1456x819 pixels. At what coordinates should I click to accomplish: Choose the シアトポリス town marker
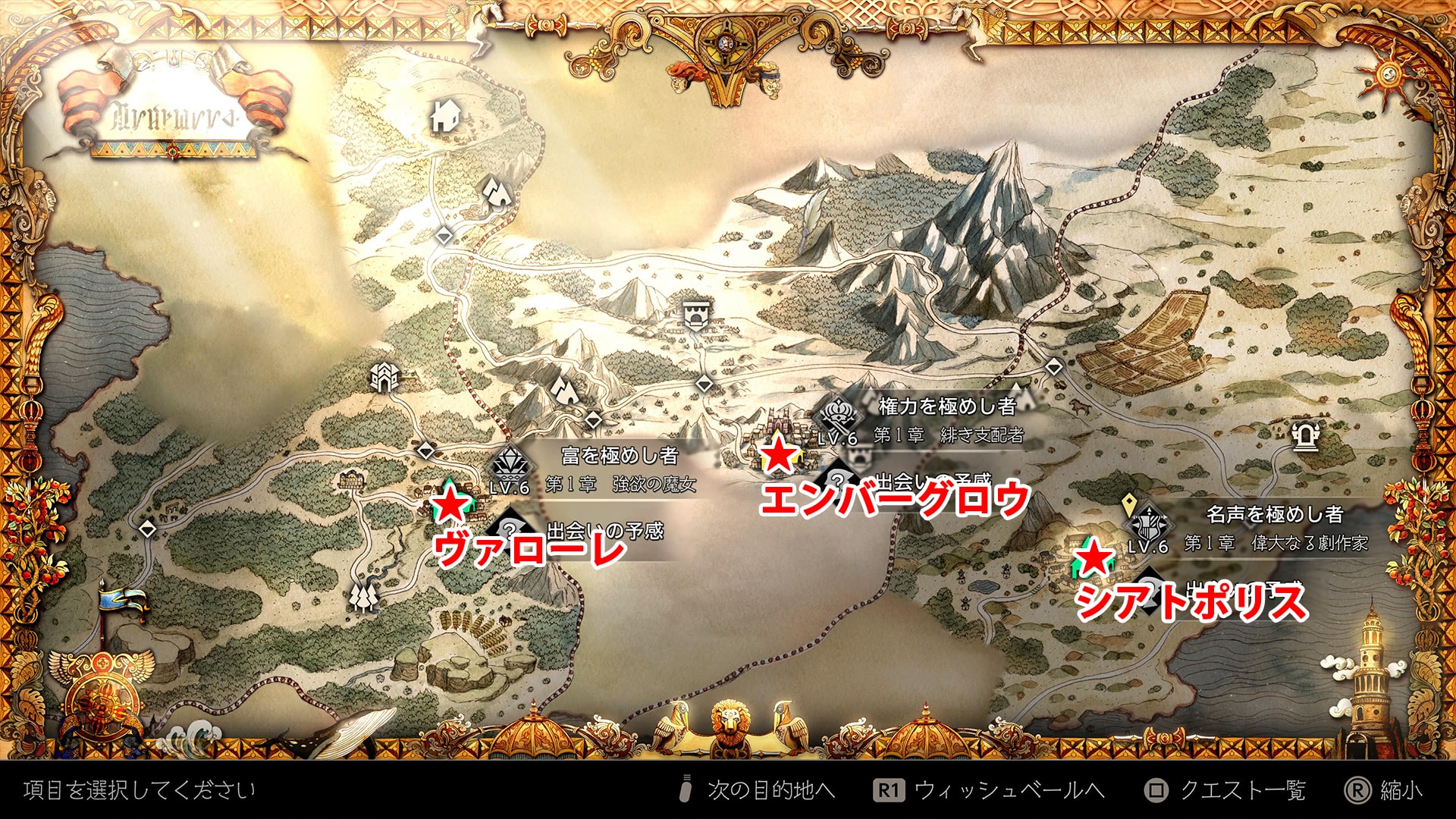point(1093,559)
